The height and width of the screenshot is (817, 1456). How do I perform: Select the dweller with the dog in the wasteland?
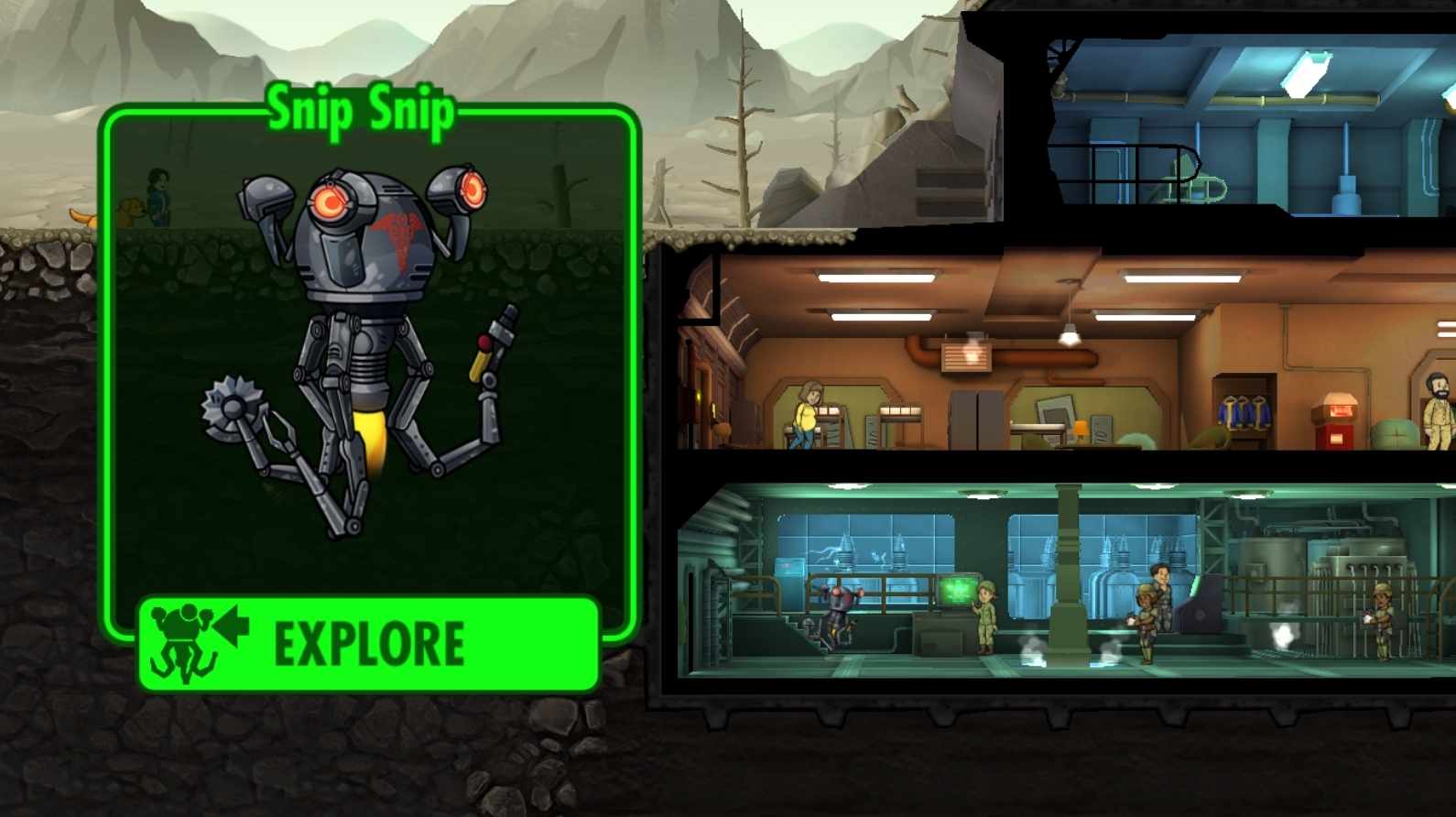point(158,194)
